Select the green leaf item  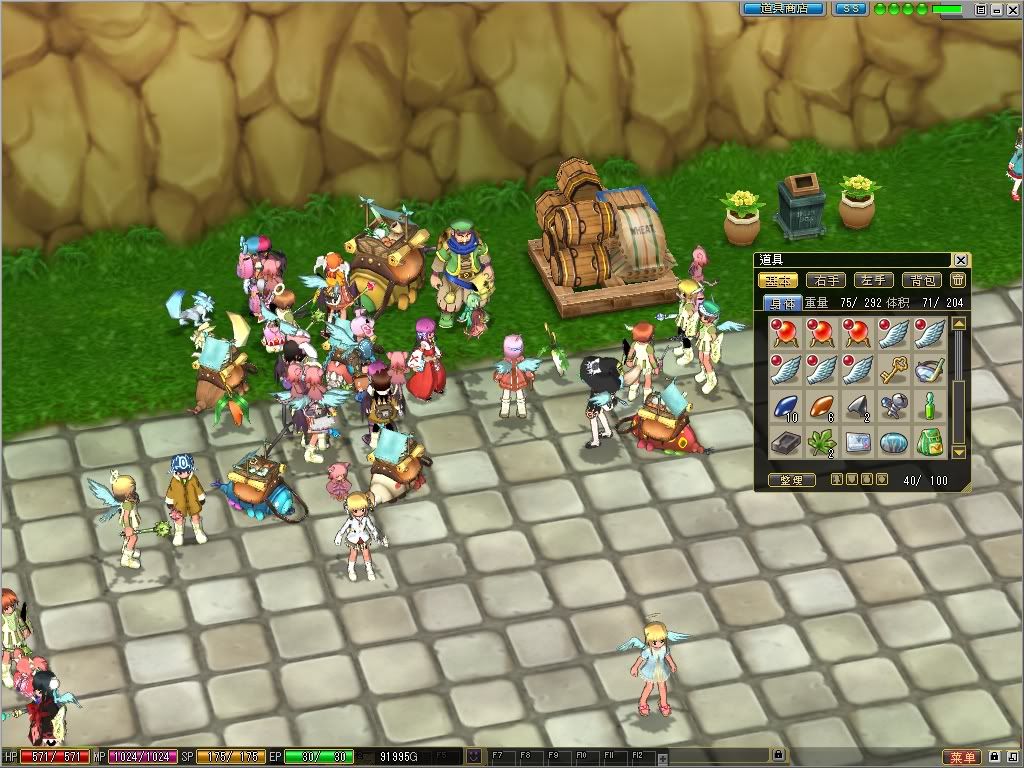coord(820,442)
